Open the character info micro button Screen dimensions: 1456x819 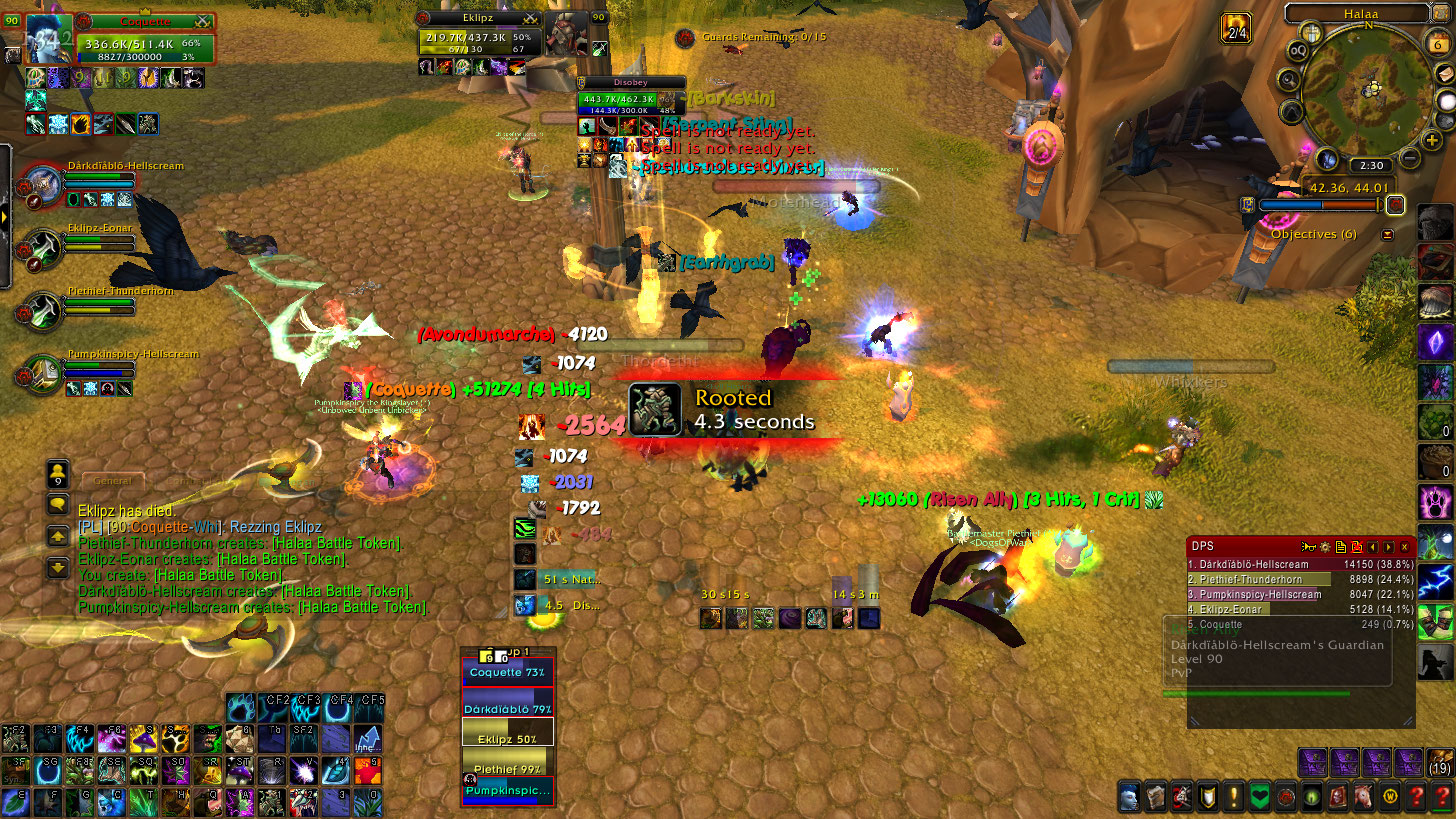point(1128,797)
